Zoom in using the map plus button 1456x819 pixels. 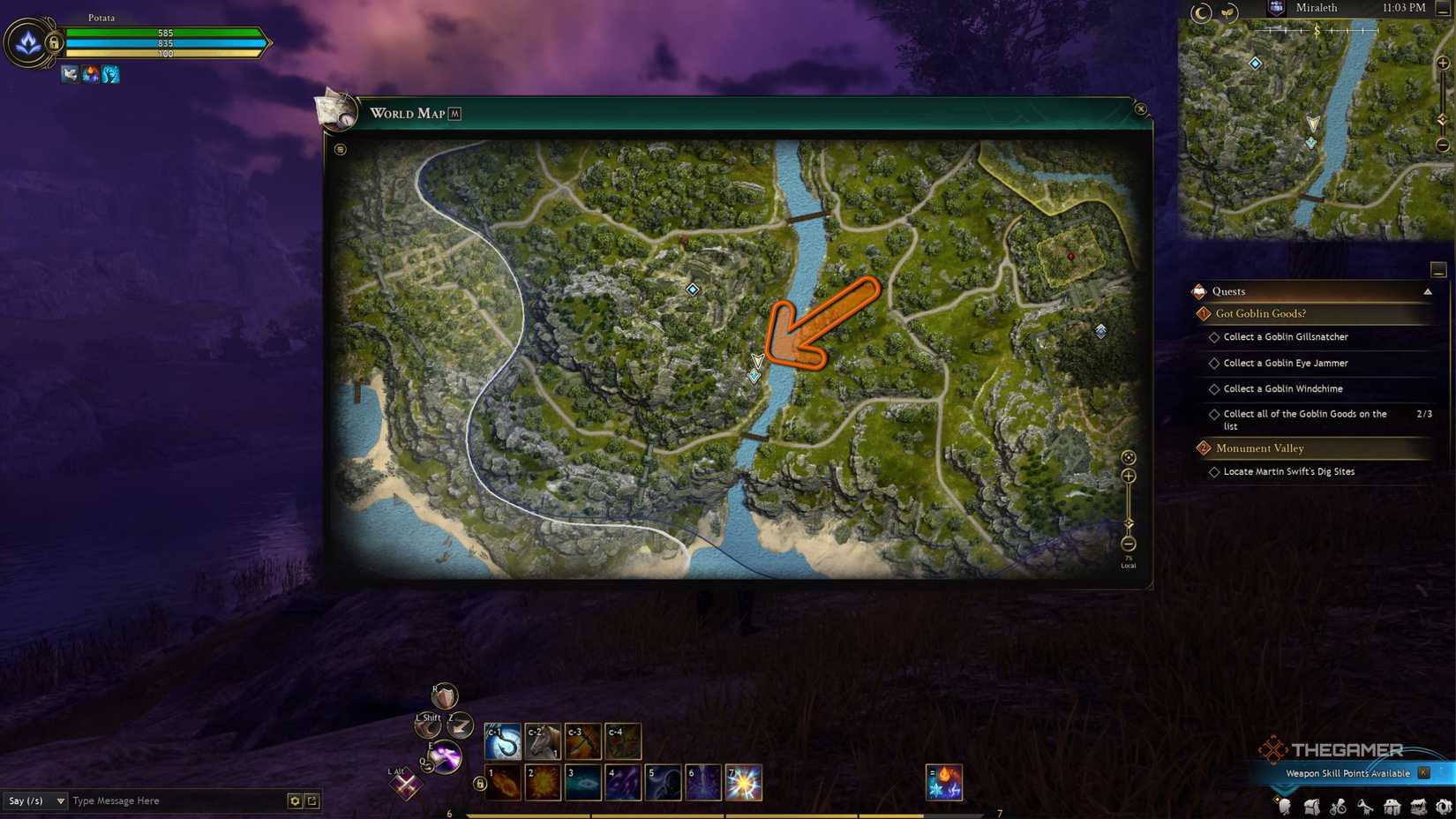click(x=1129, y=476)
